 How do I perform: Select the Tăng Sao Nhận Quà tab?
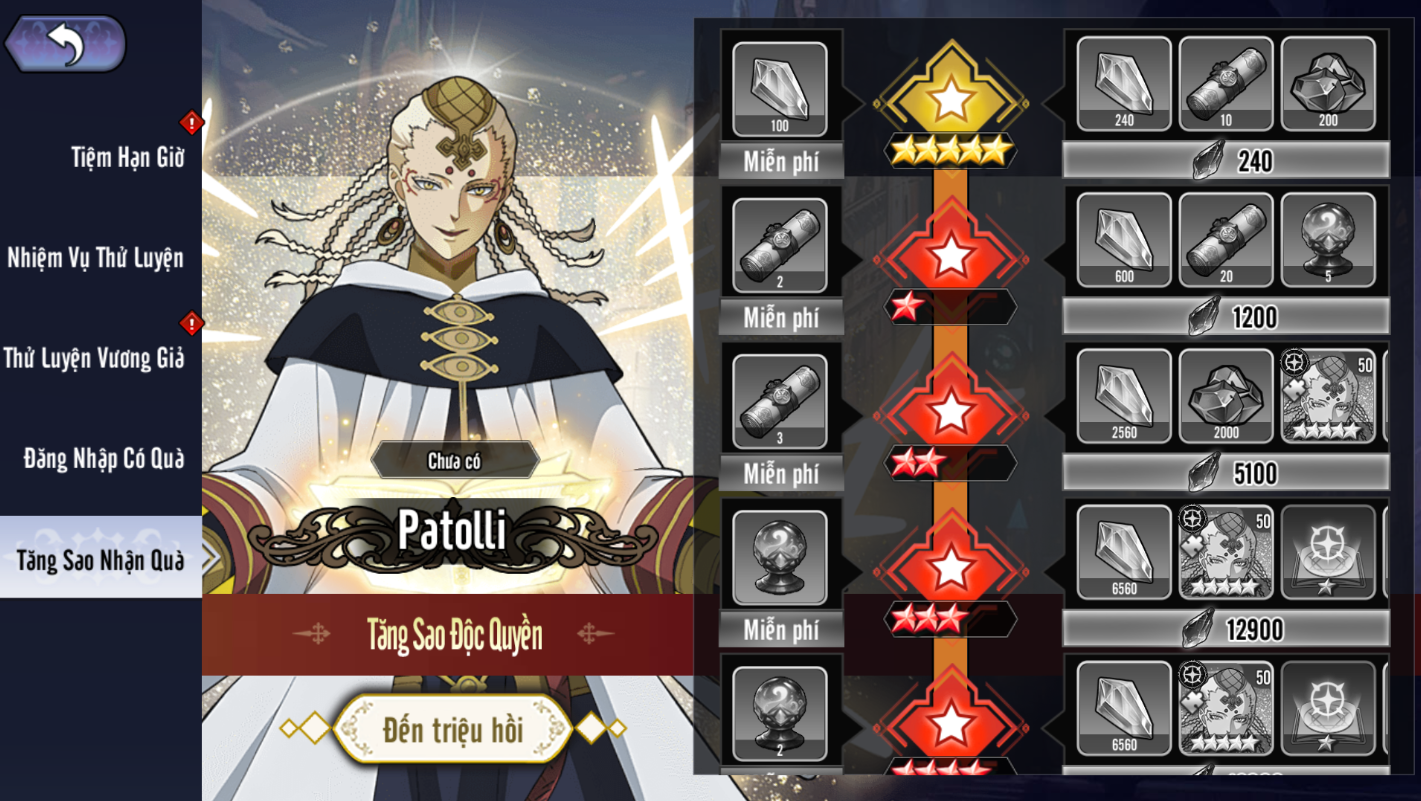(100, 560)
